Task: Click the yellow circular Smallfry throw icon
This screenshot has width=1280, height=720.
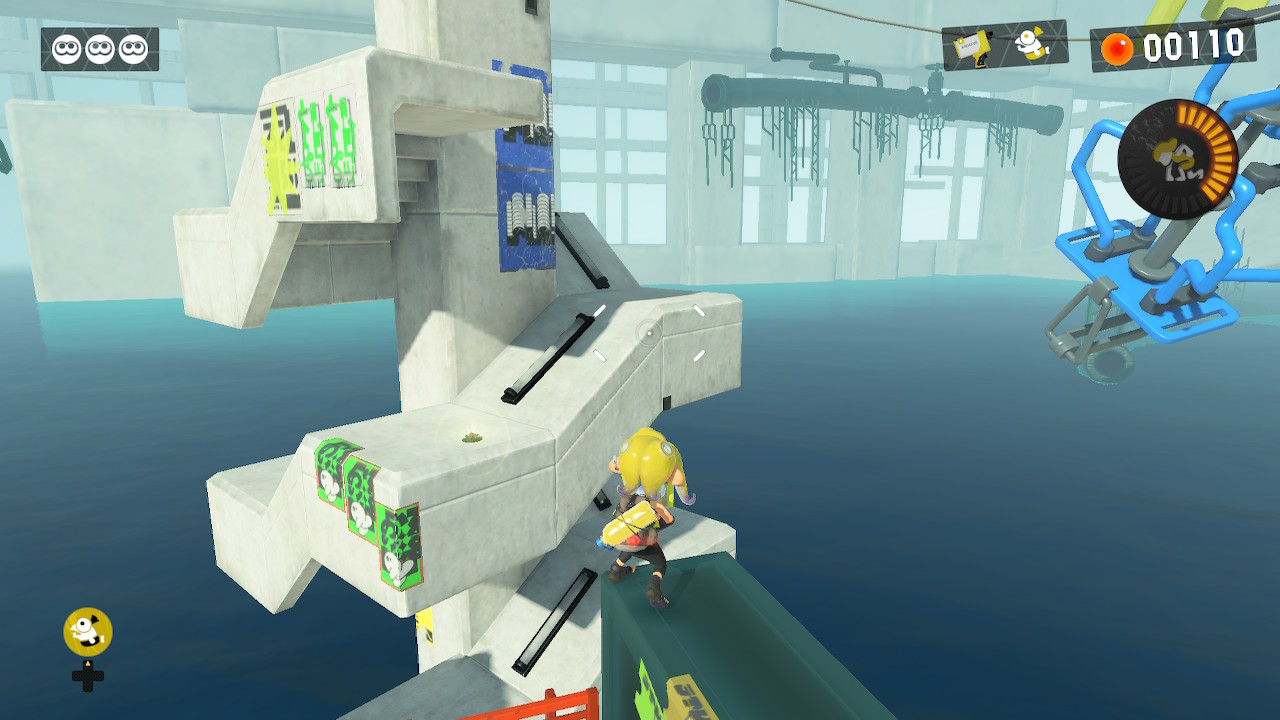Action: point(88,631)
